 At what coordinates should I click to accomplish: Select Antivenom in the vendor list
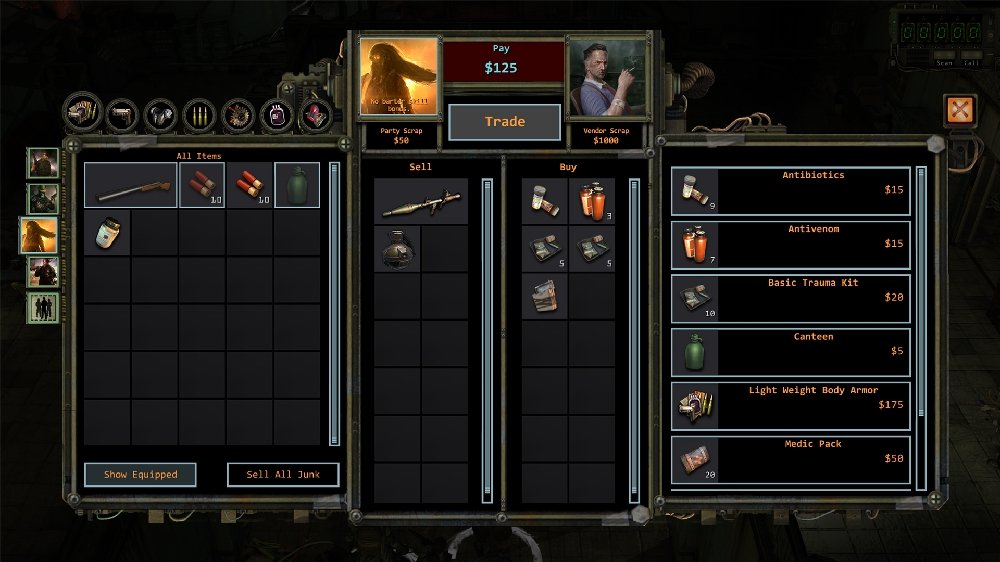click(790, 244)
